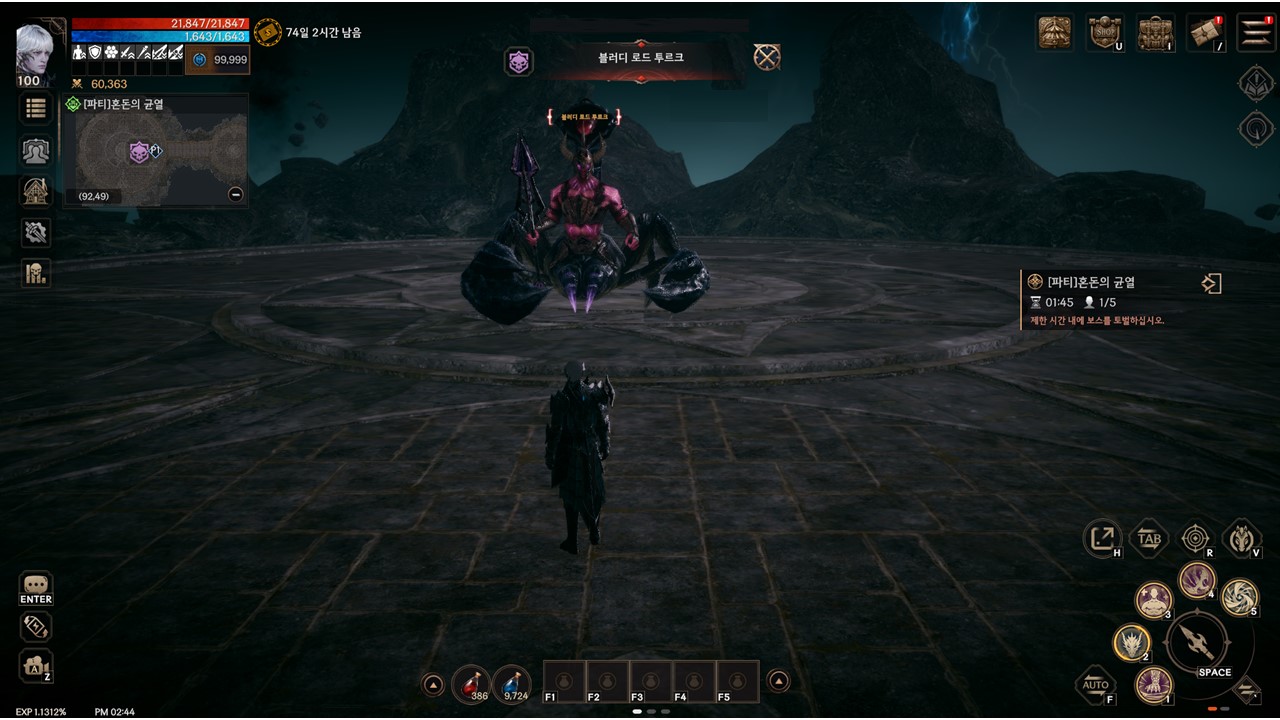Leave the dungeon via the exit icon
The image size is (1280, 720).
(1211, 284)
